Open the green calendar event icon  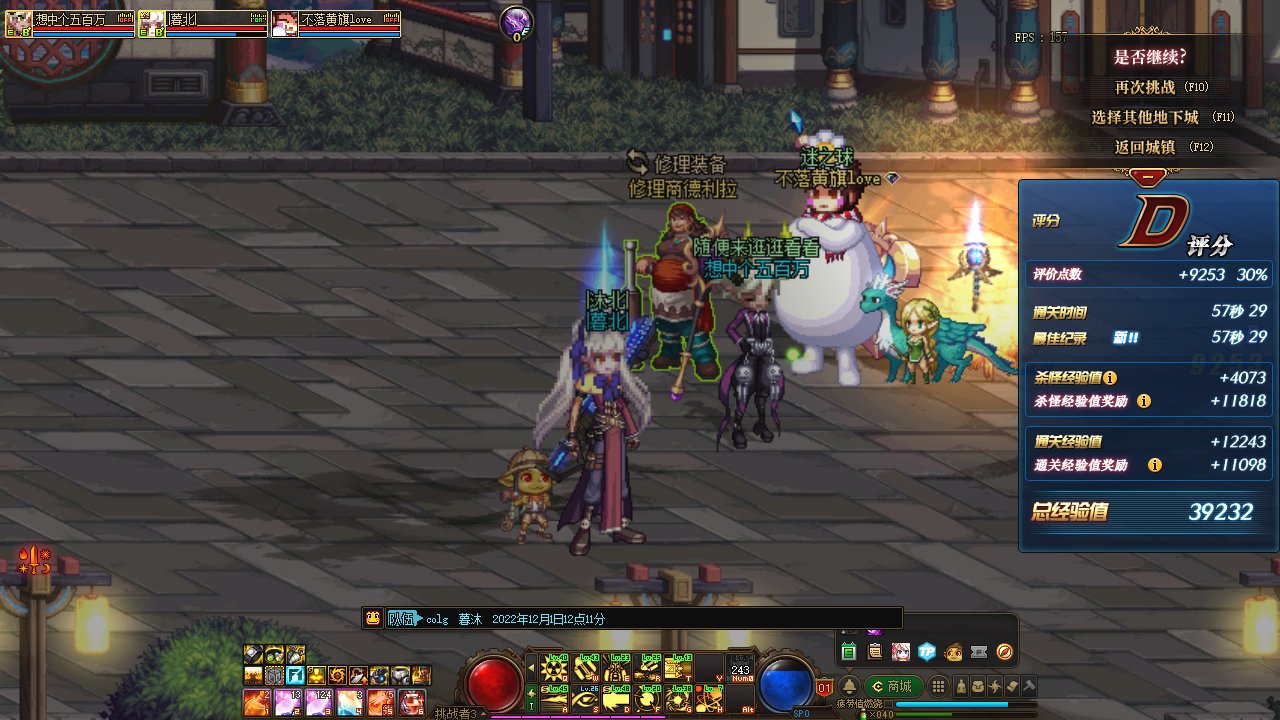(849, 652)
